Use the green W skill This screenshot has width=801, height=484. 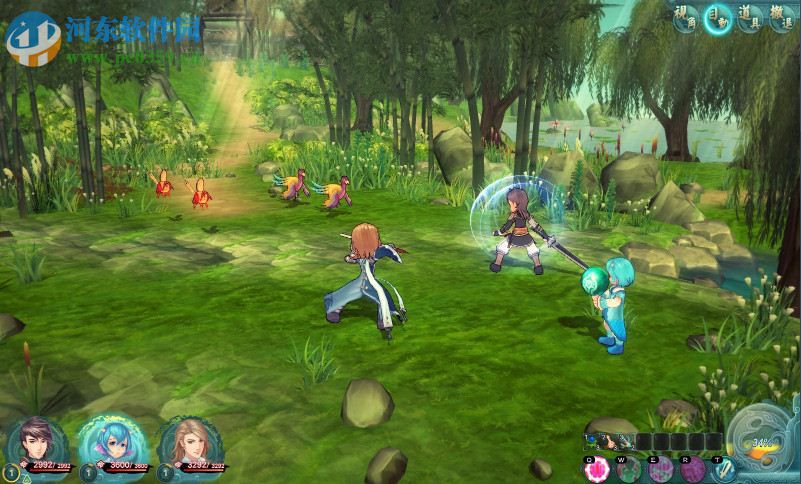(x=629, y=469)
